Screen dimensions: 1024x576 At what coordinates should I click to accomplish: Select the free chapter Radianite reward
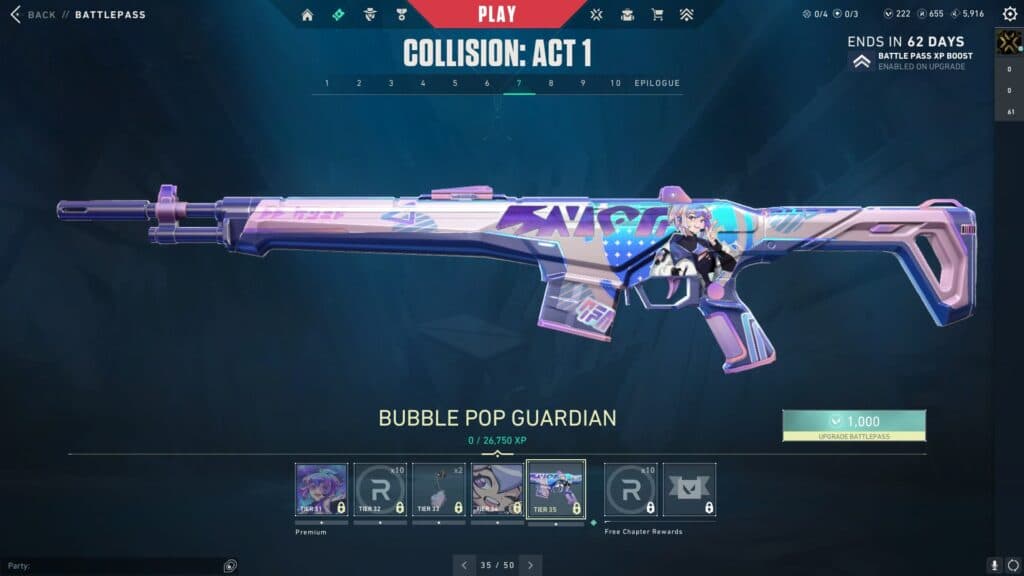(631, 489)
